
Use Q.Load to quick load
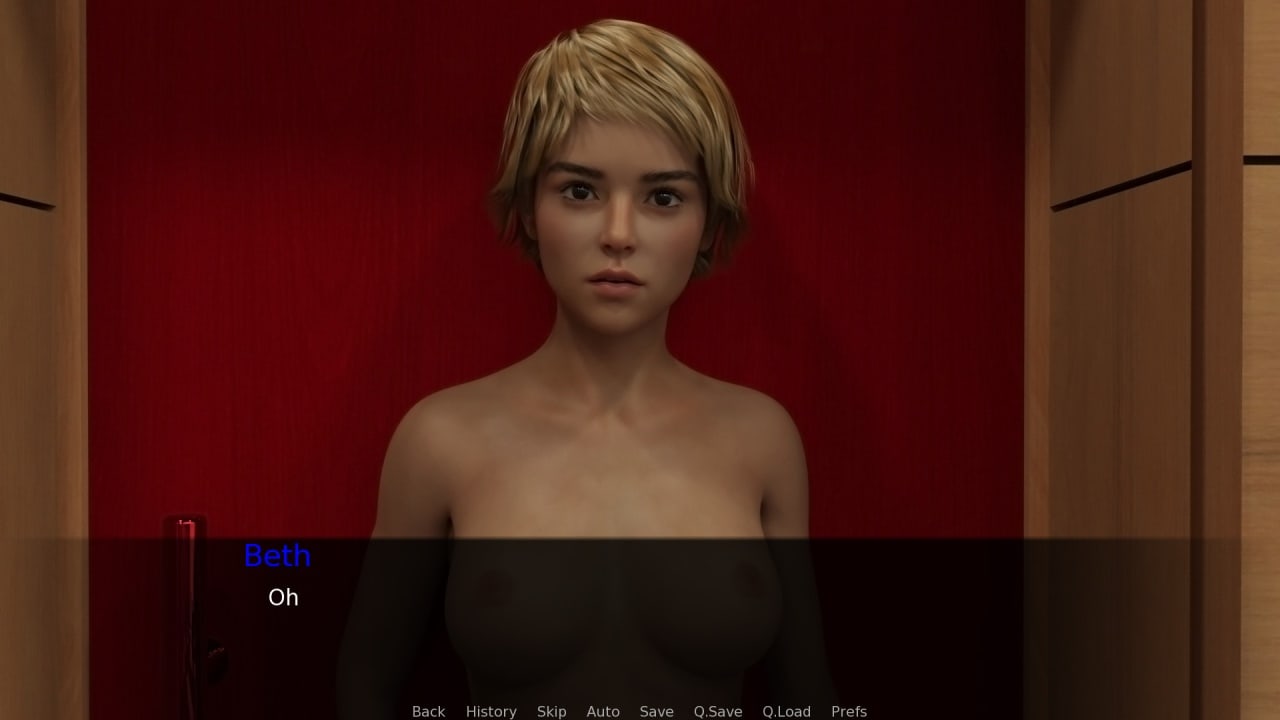(x=786, y=711)
